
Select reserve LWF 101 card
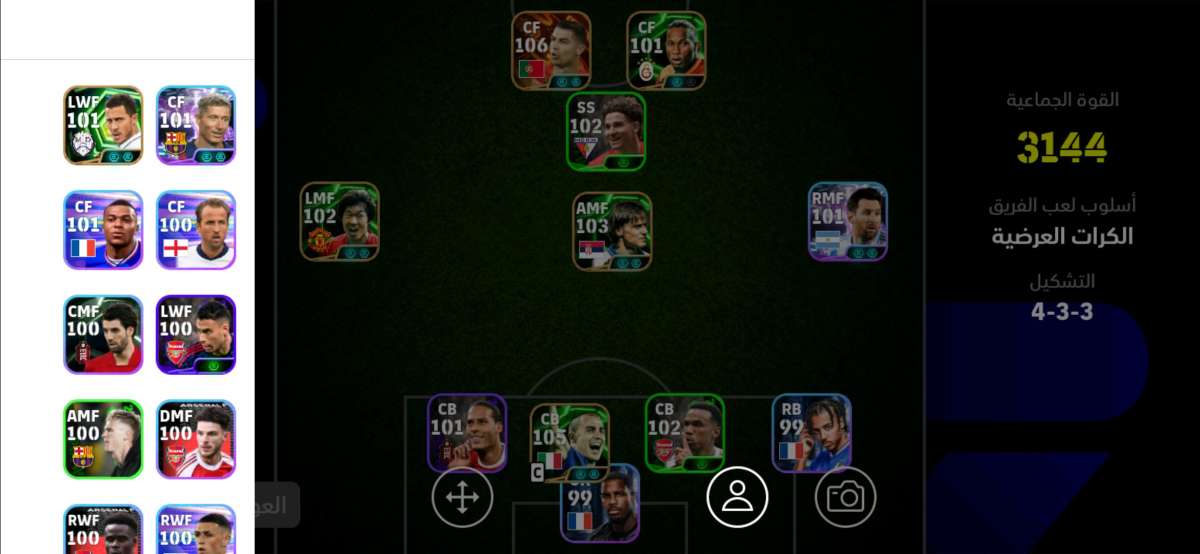[103, 125]
